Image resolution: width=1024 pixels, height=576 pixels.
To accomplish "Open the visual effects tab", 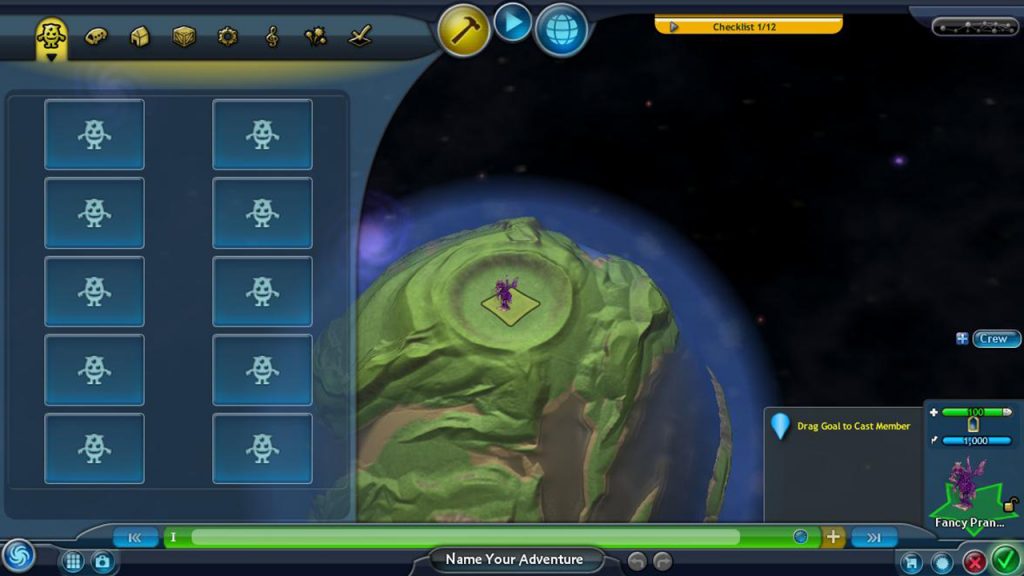I will coord(316,37).
